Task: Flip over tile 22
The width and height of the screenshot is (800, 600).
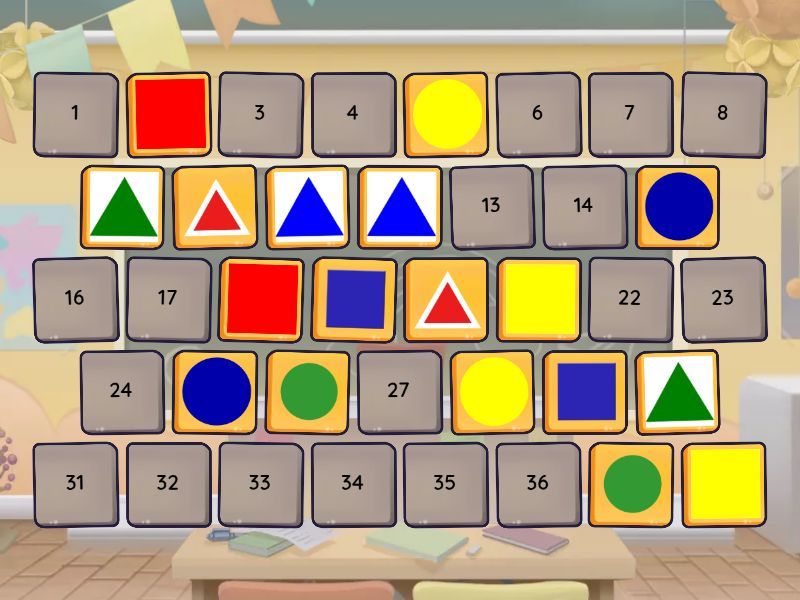Action: [x=629, y=298]
